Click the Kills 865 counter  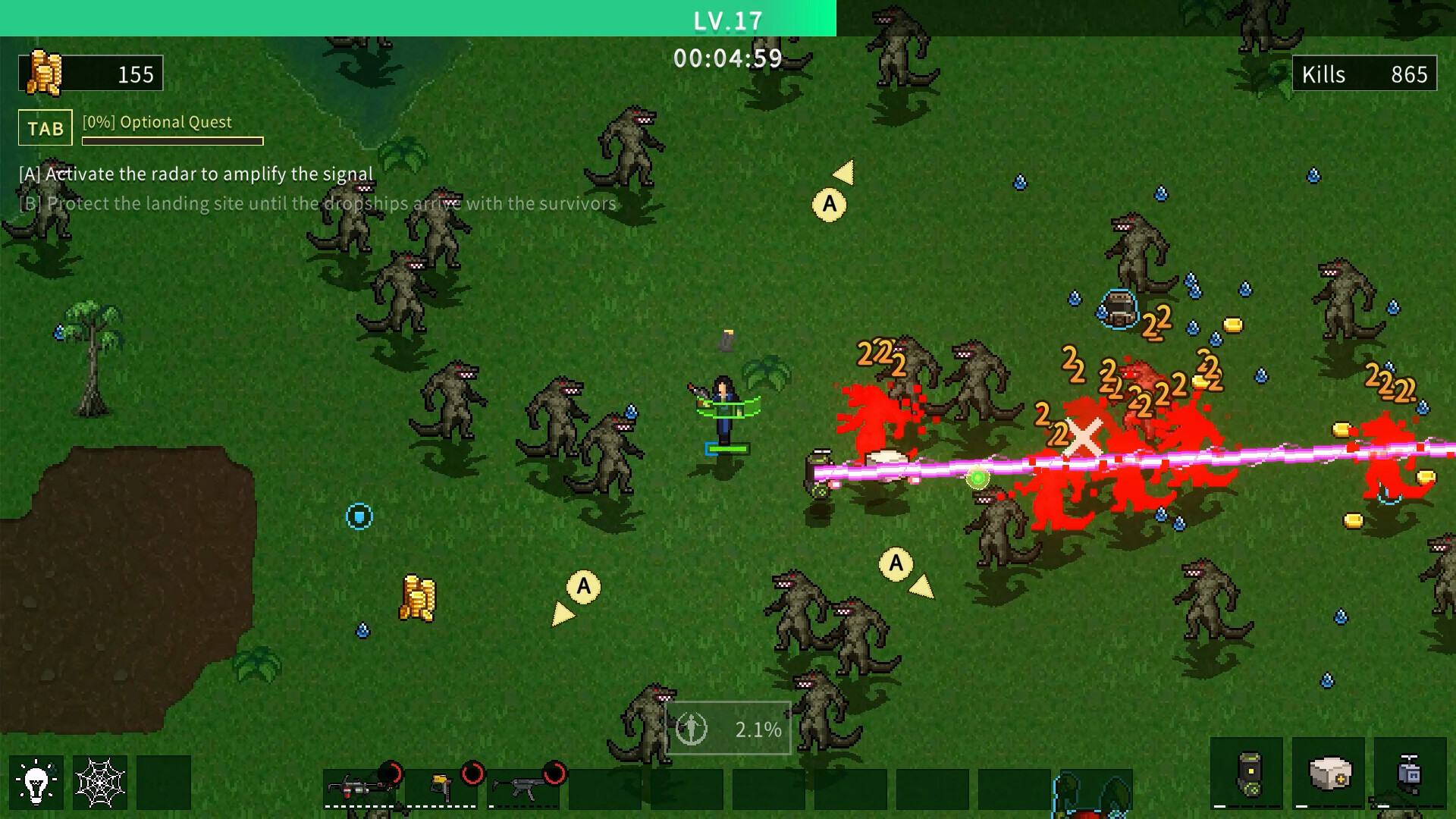1365,74
